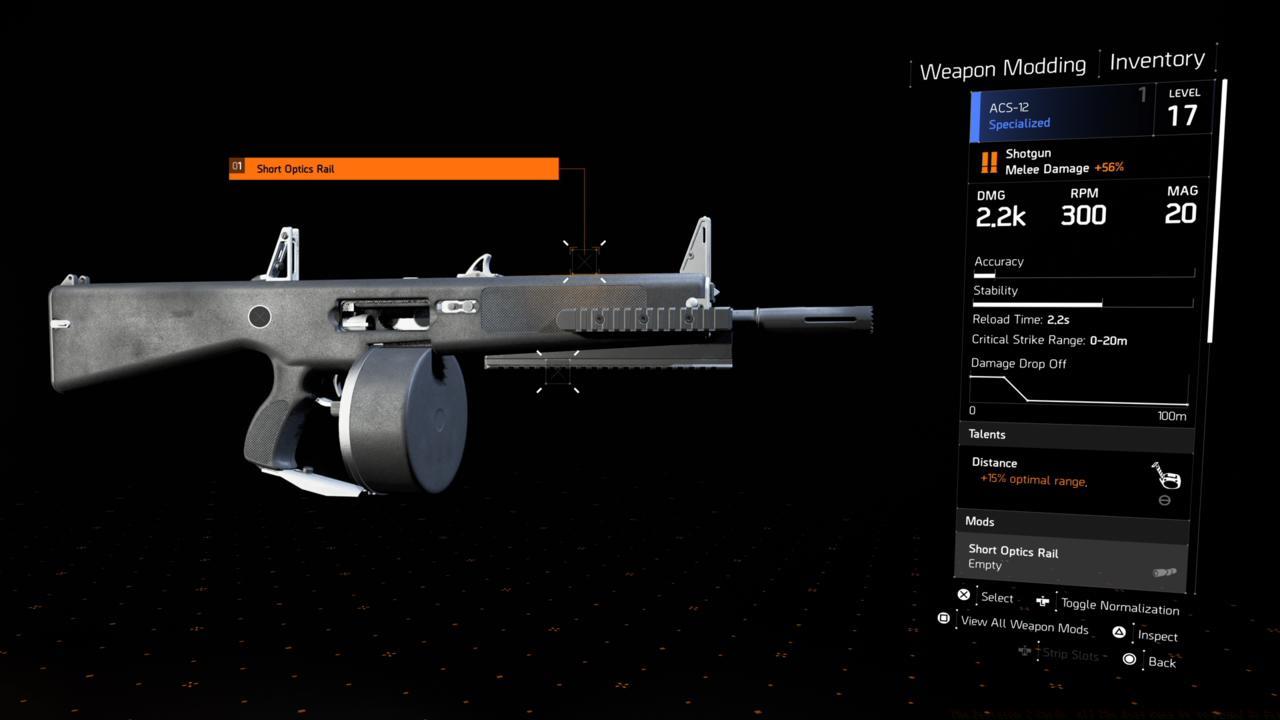Inspect the selected weapon

click(1156, 635)
